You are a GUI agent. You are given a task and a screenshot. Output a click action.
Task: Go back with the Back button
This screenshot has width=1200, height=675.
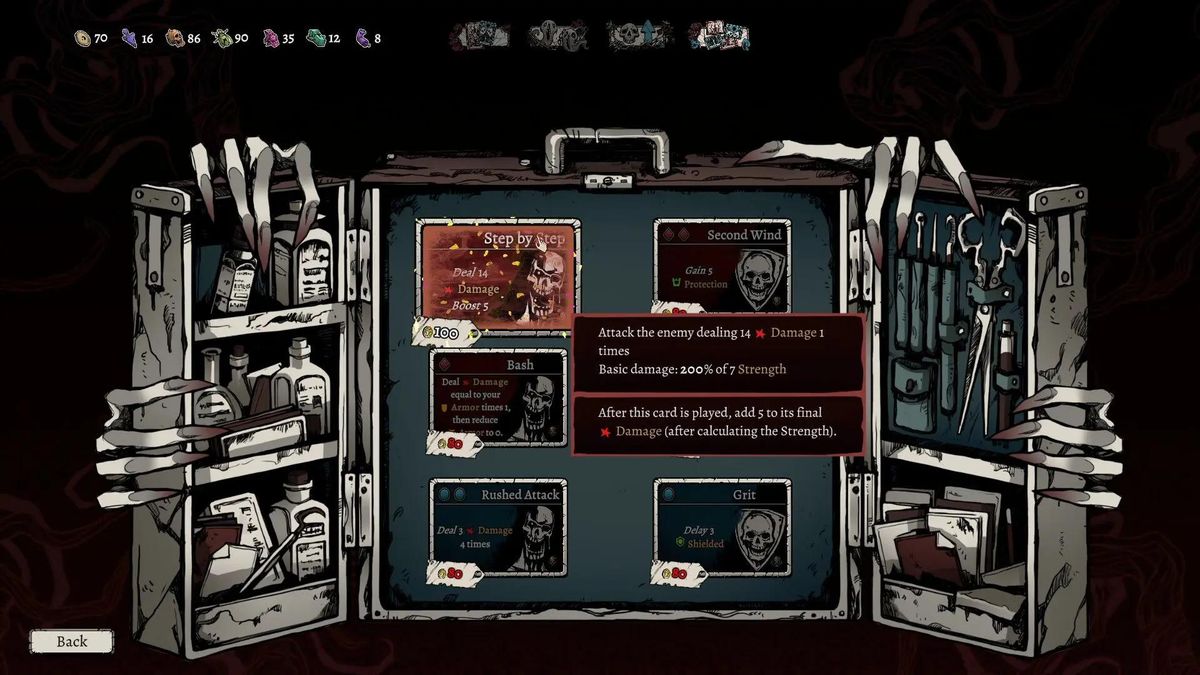coord(71,641)
